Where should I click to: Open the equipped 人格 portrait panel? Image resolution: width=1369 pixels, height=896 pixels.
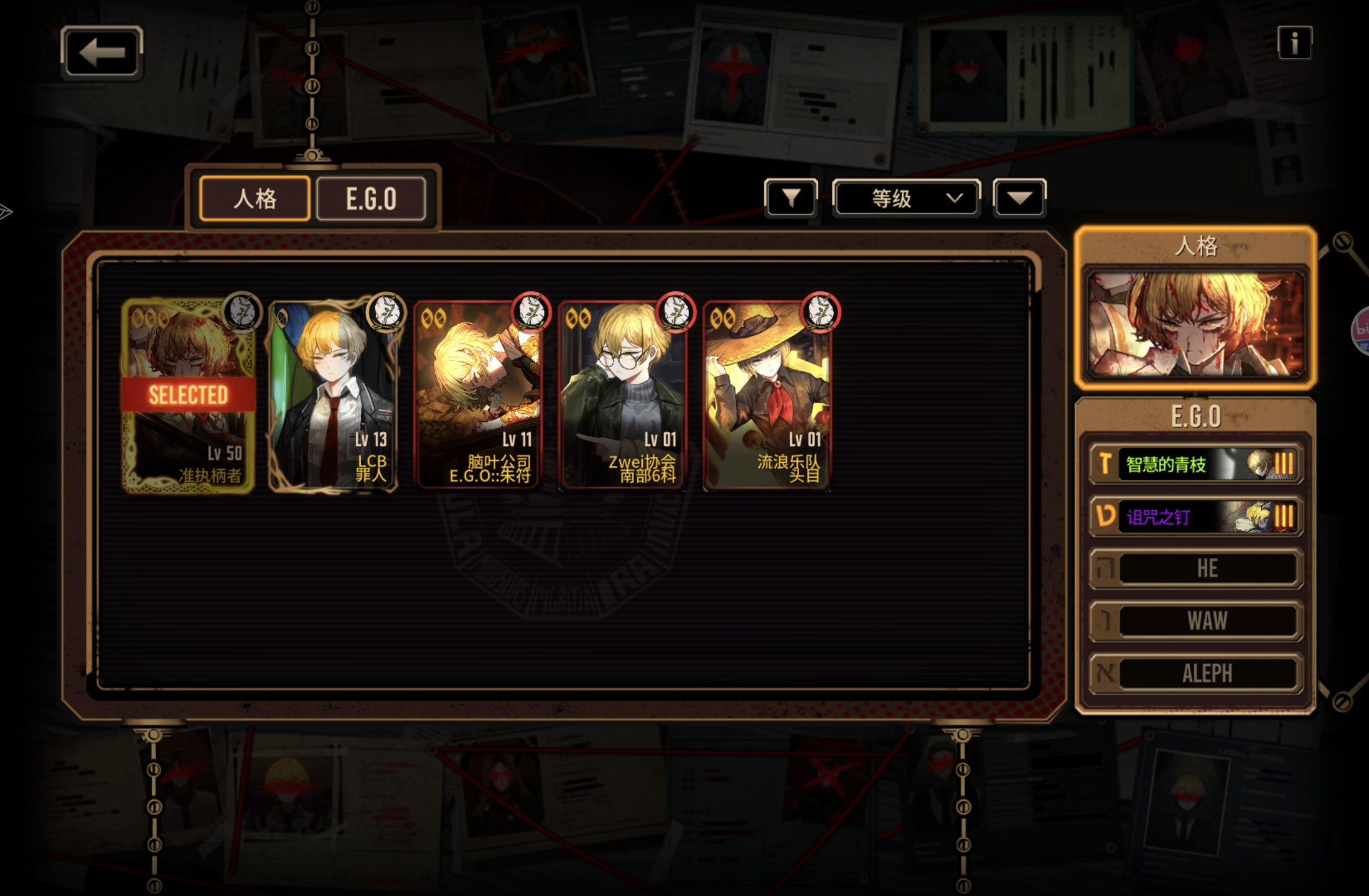[1195, 324]
